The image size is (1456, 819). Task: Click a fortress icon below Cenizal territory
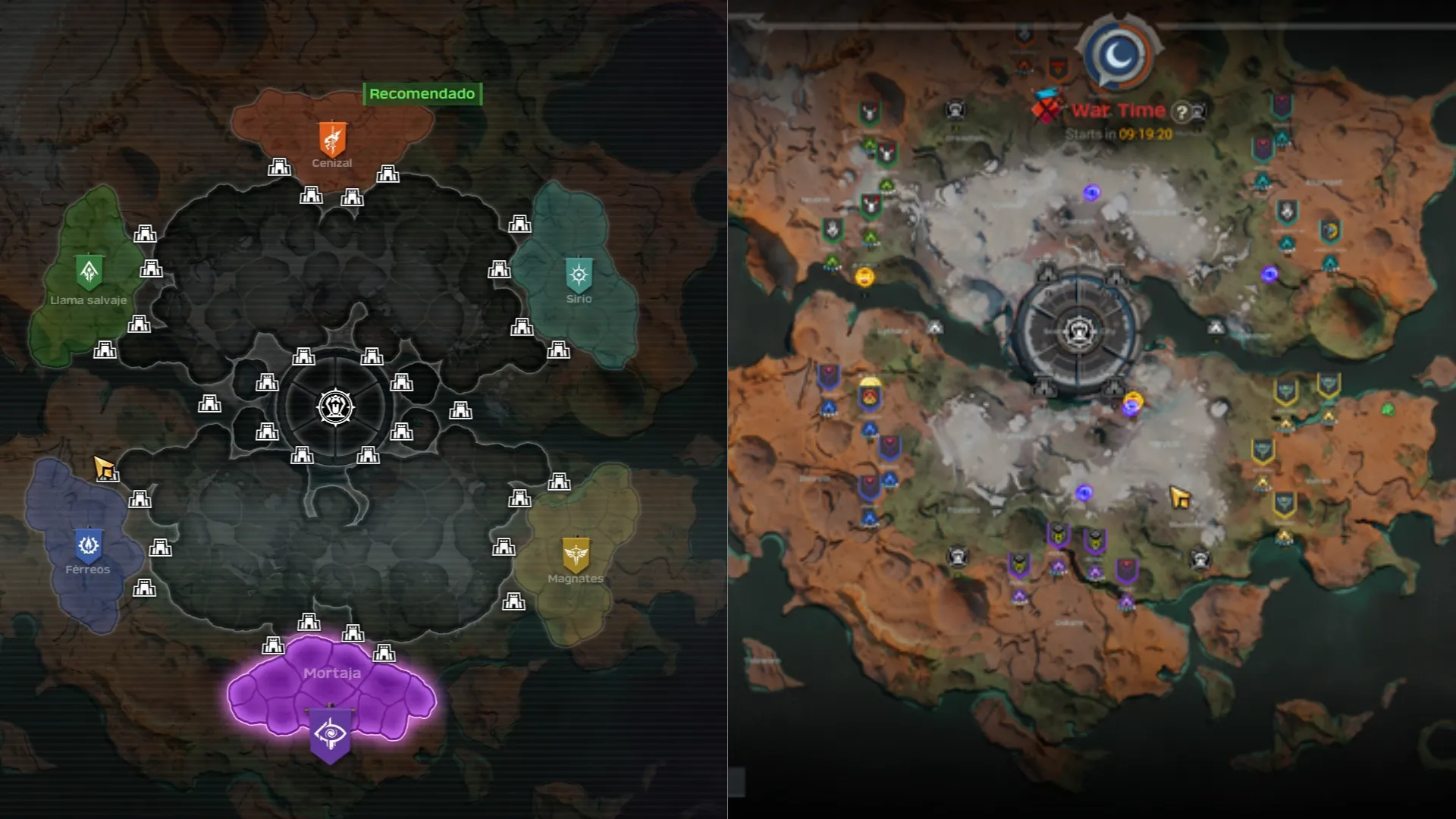point(310,196)
